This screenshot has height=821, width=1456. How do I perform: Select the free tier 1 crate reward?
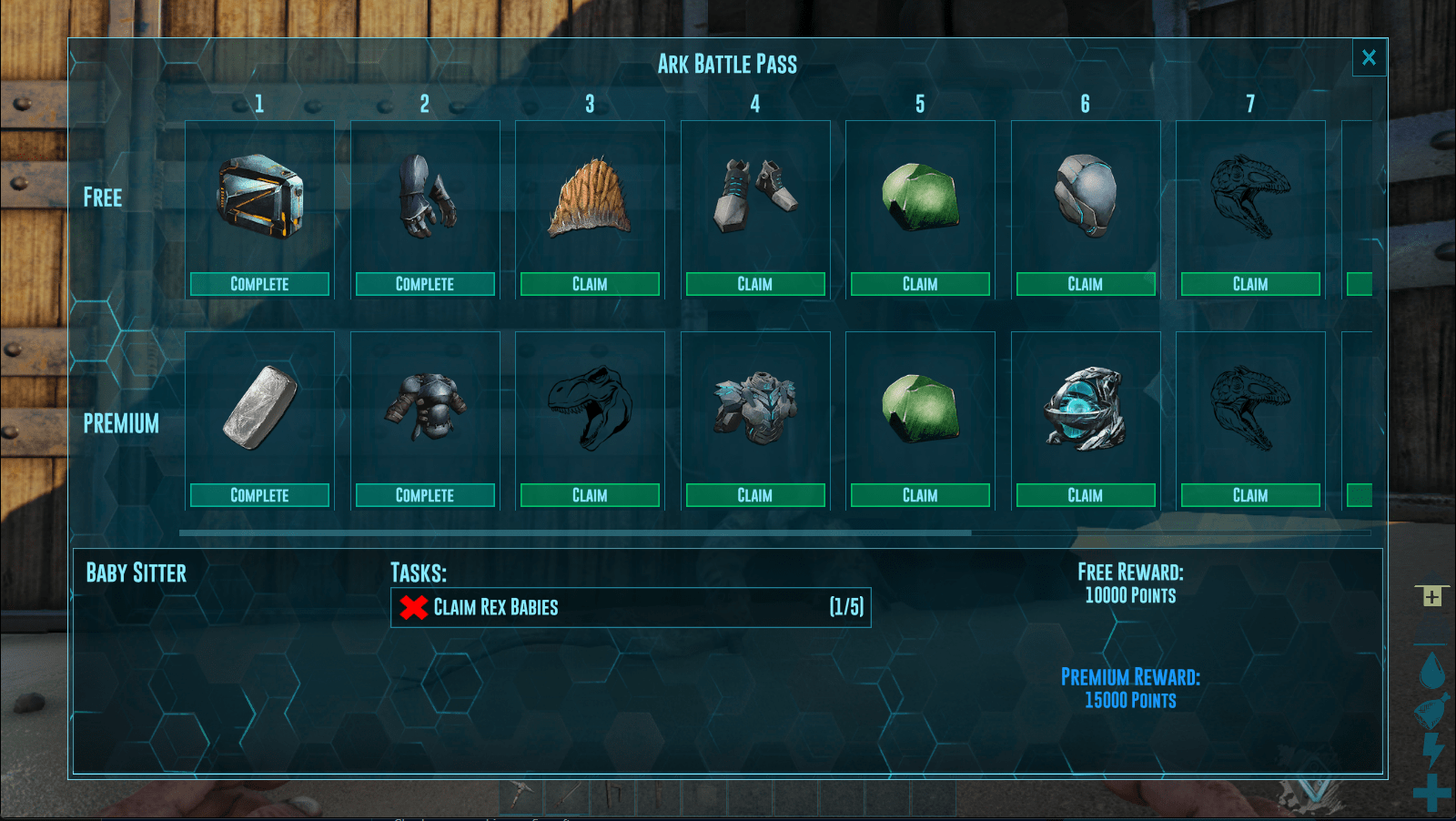tap(259, 197)
